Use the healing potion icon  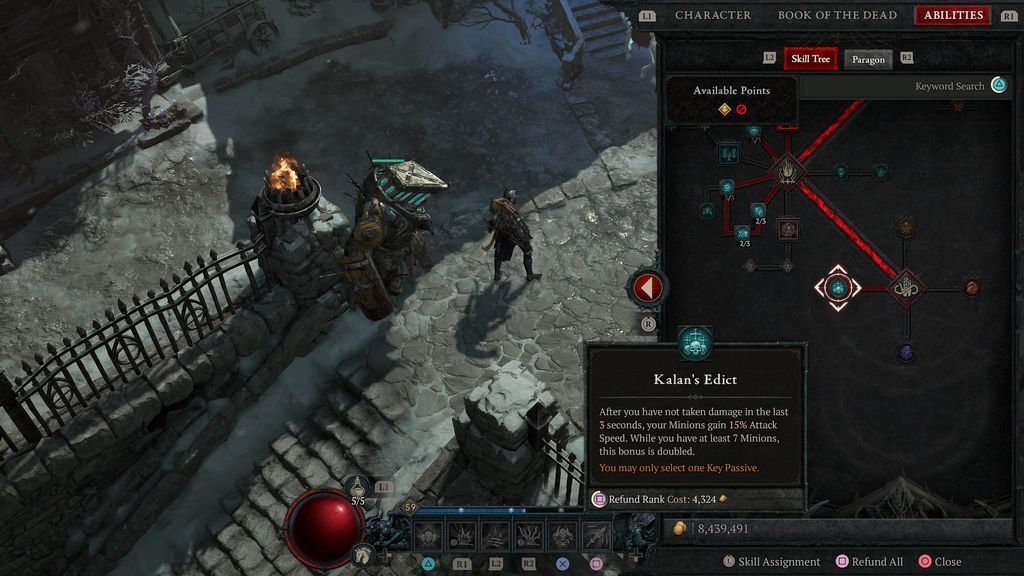click(359, 488)
